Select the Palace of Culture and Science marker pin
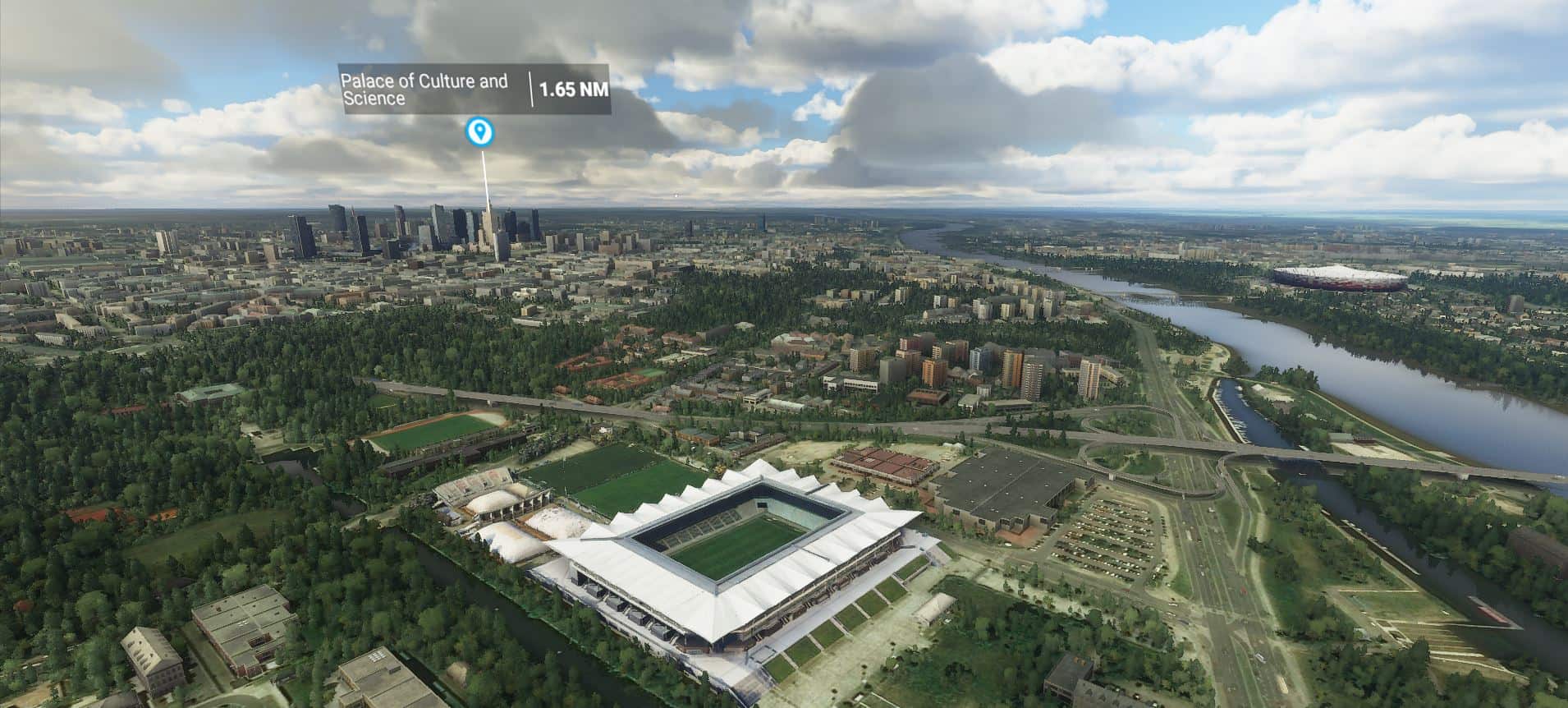The width and height of the screenshot is (1568, 708). click(479, 131)
